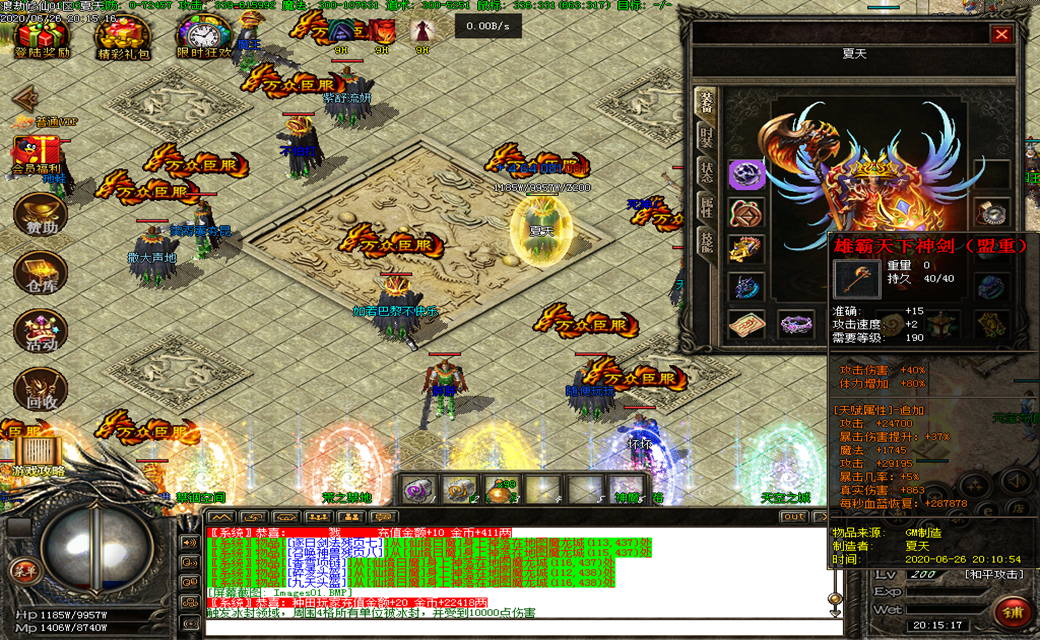Switch to the 状态 status tab

[706, 171]
